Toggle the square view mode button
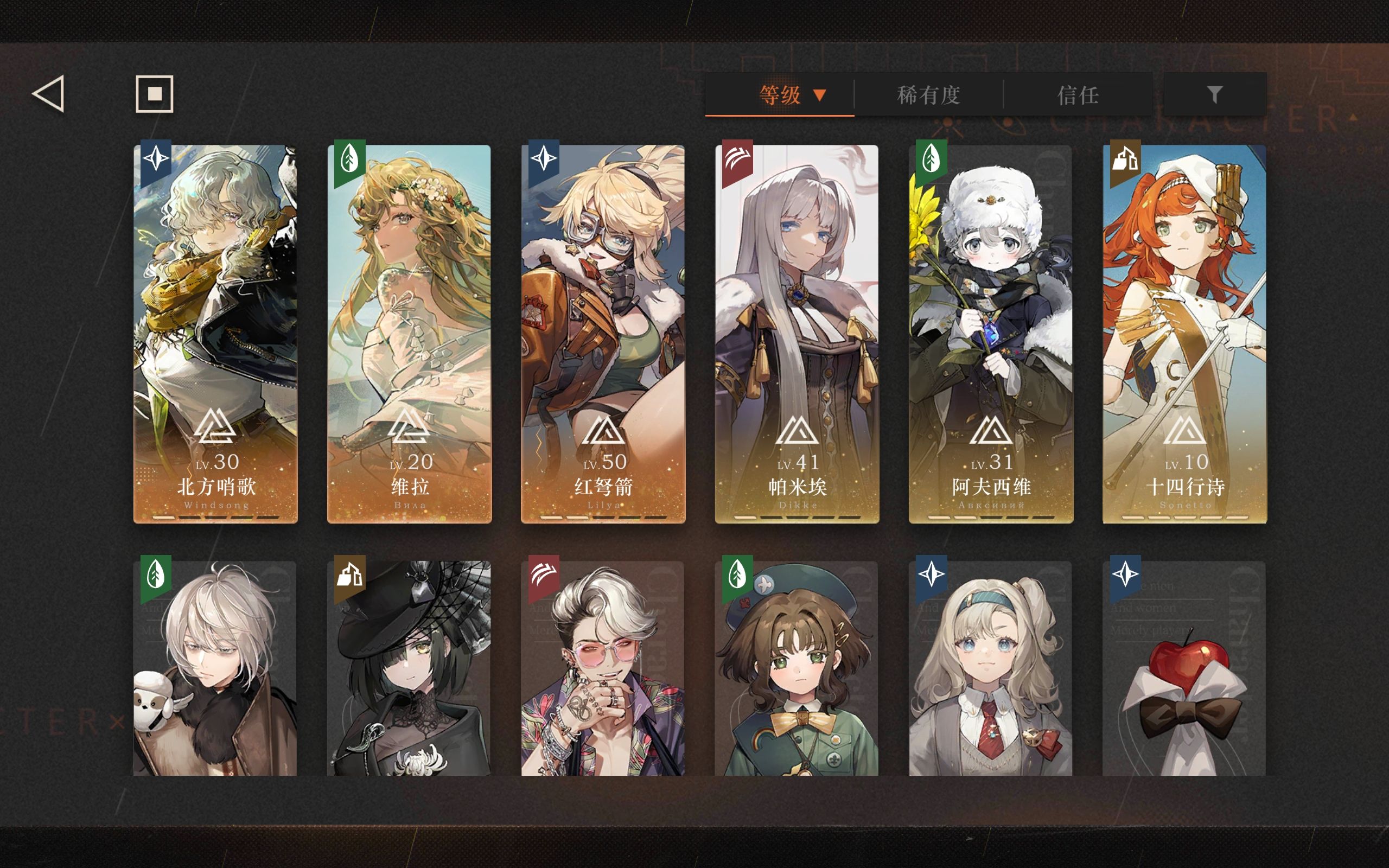 click(x=155, y=93)
